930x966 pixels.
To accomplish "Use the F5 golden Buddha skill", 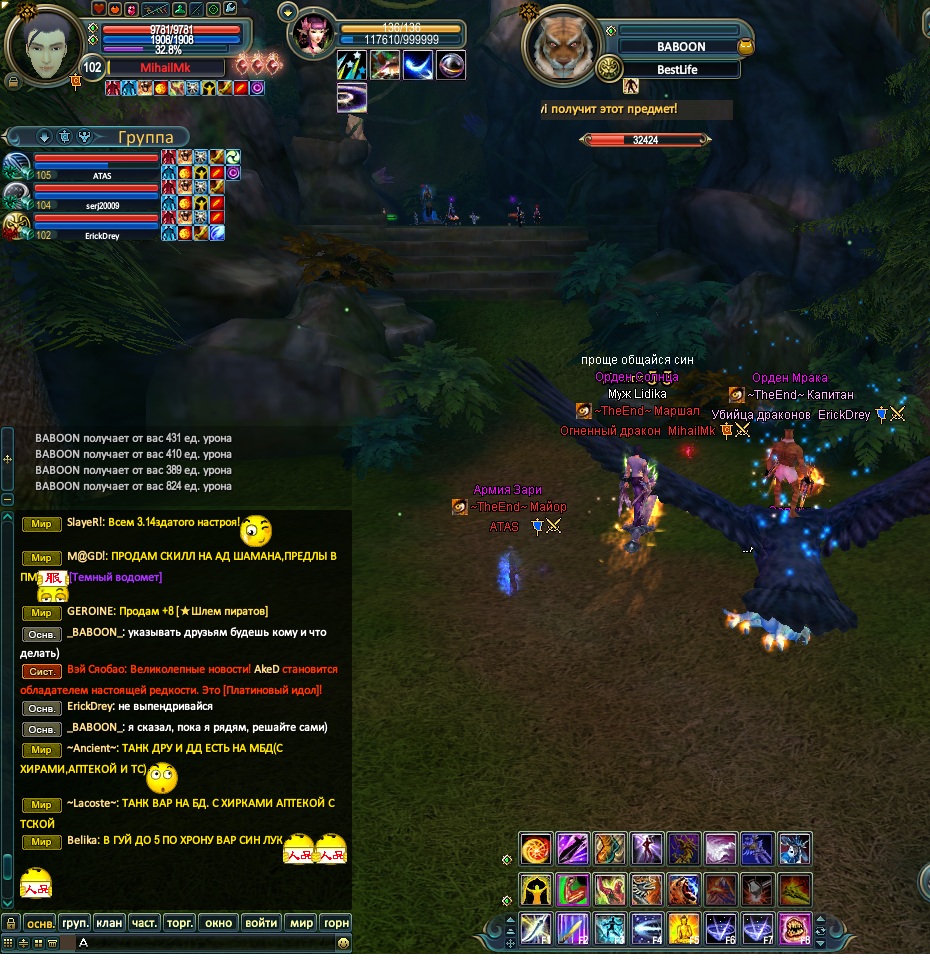I will (x=684, y=928).
